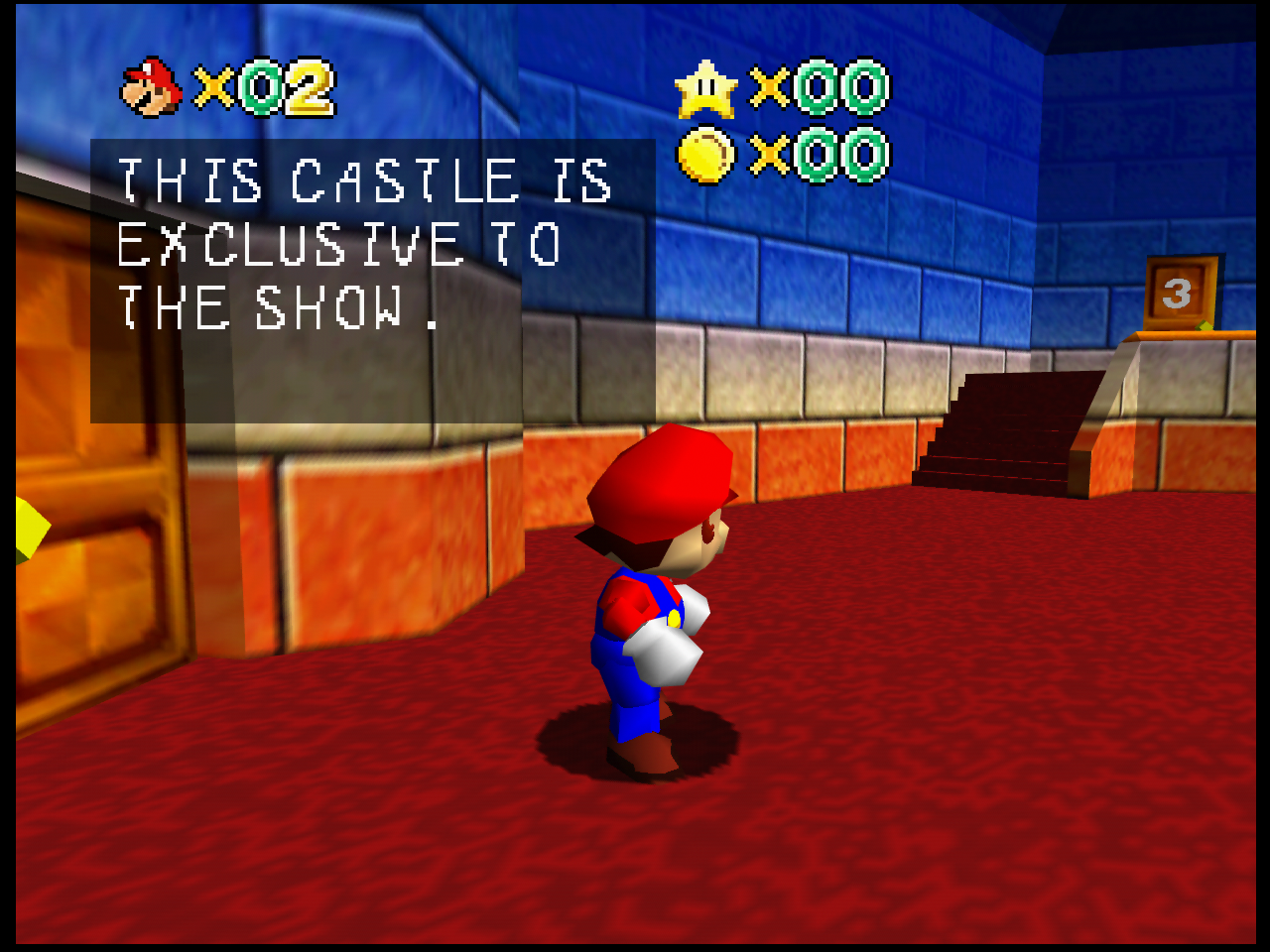
Task: Click the castle message dialogue box
Action: tap(372, 282)
